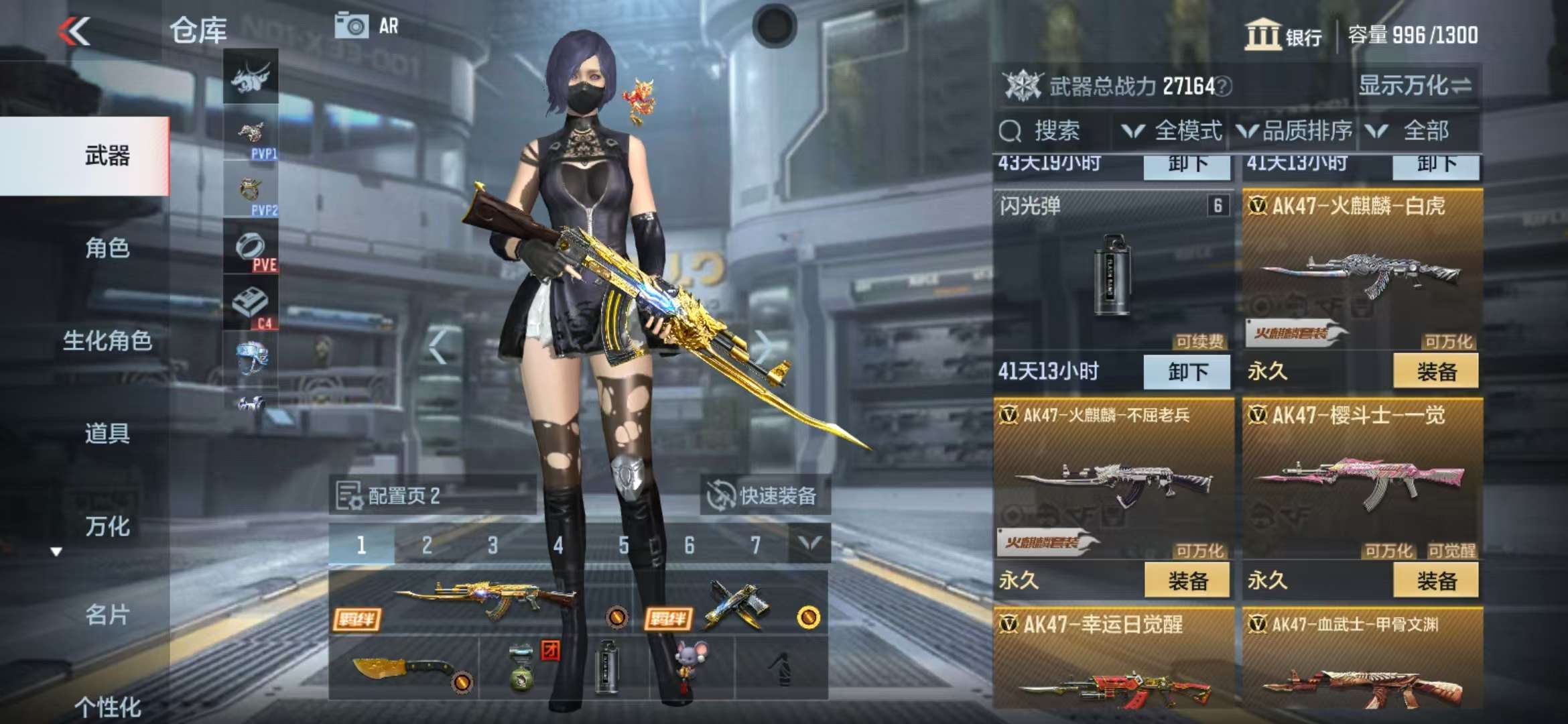The image size is (1568, 724).
Task: Unequip the 闪光弹 flashbang with 卸下
Action: click(1187, 372)
